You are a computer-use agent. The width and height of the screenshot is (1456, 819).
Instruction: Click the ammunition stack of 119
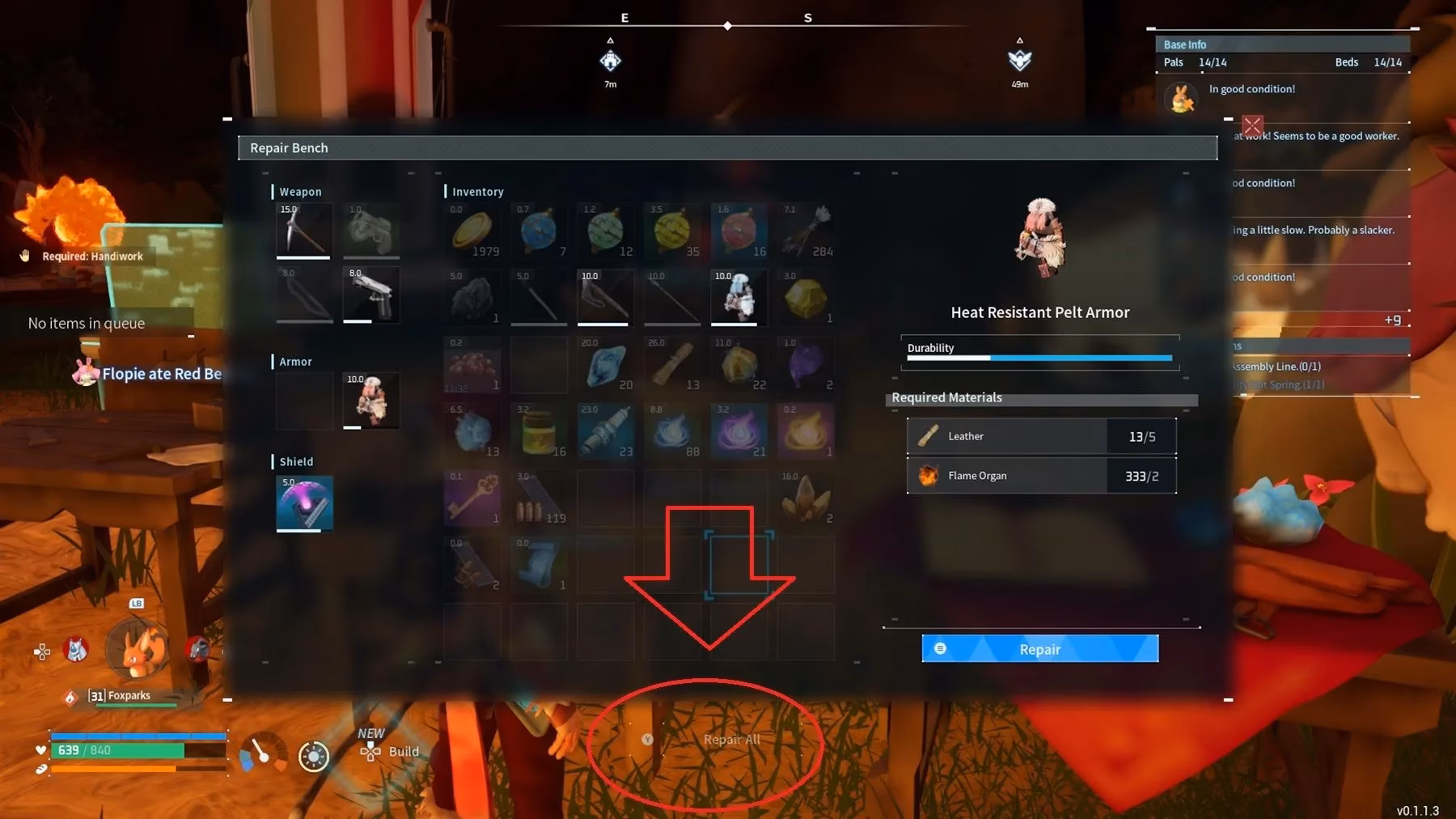(x=540, y=496)
